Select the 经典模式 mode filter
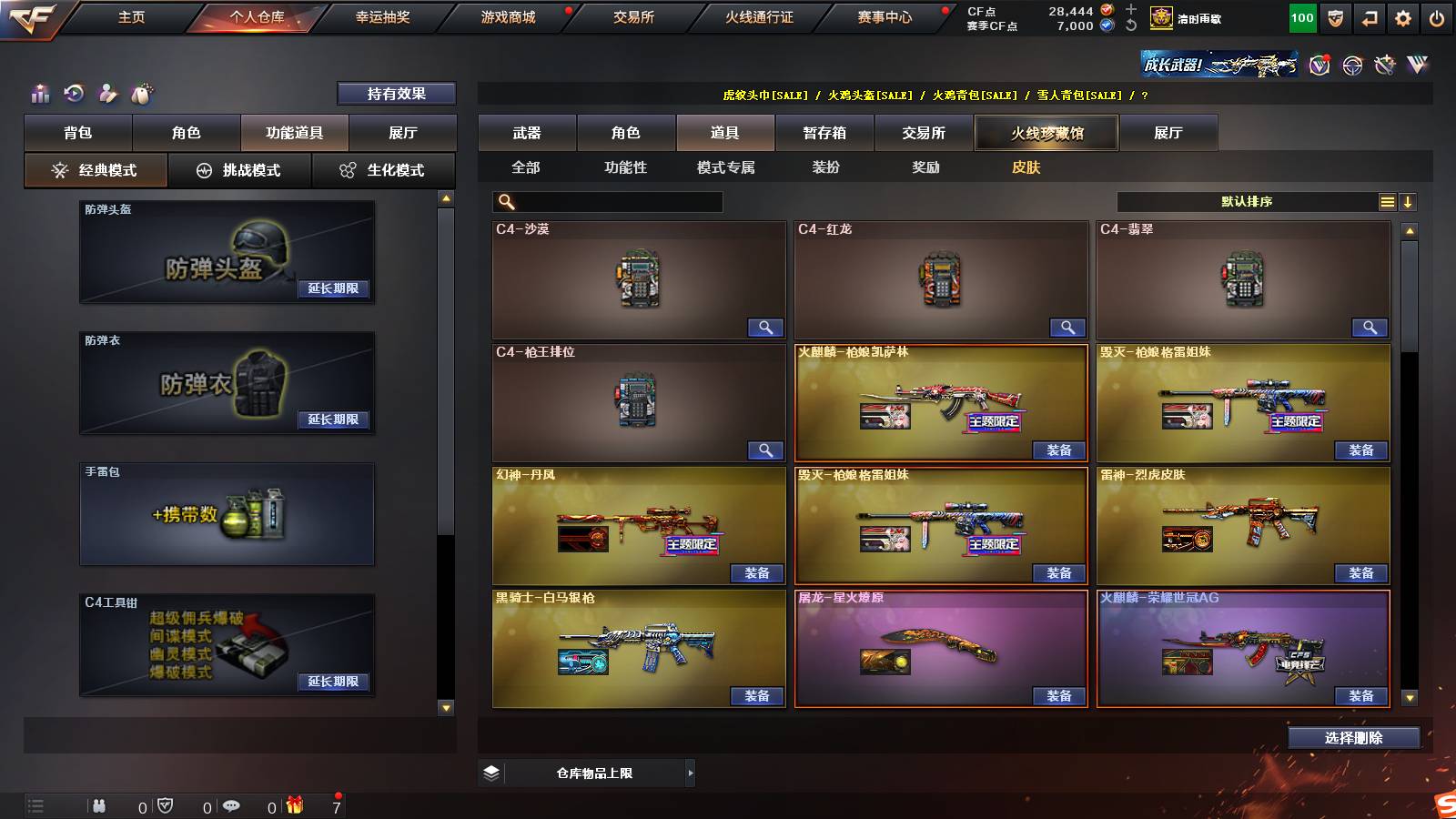Image resolution: width=1456 pixels, height=819 pixels. (96, 169)
